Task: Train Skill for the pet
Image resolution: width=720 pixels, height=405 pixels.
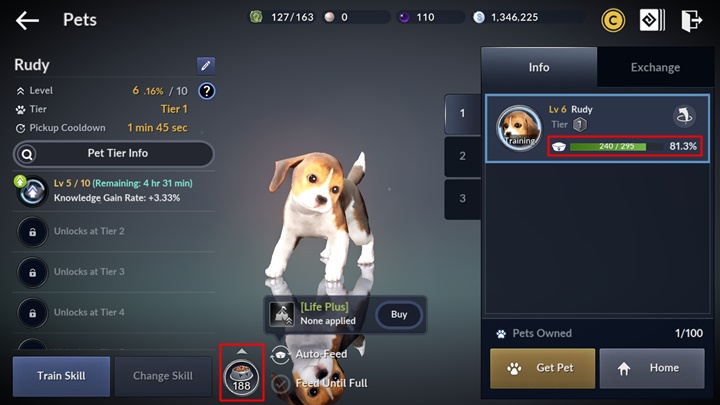Action: tap(61, 376)
